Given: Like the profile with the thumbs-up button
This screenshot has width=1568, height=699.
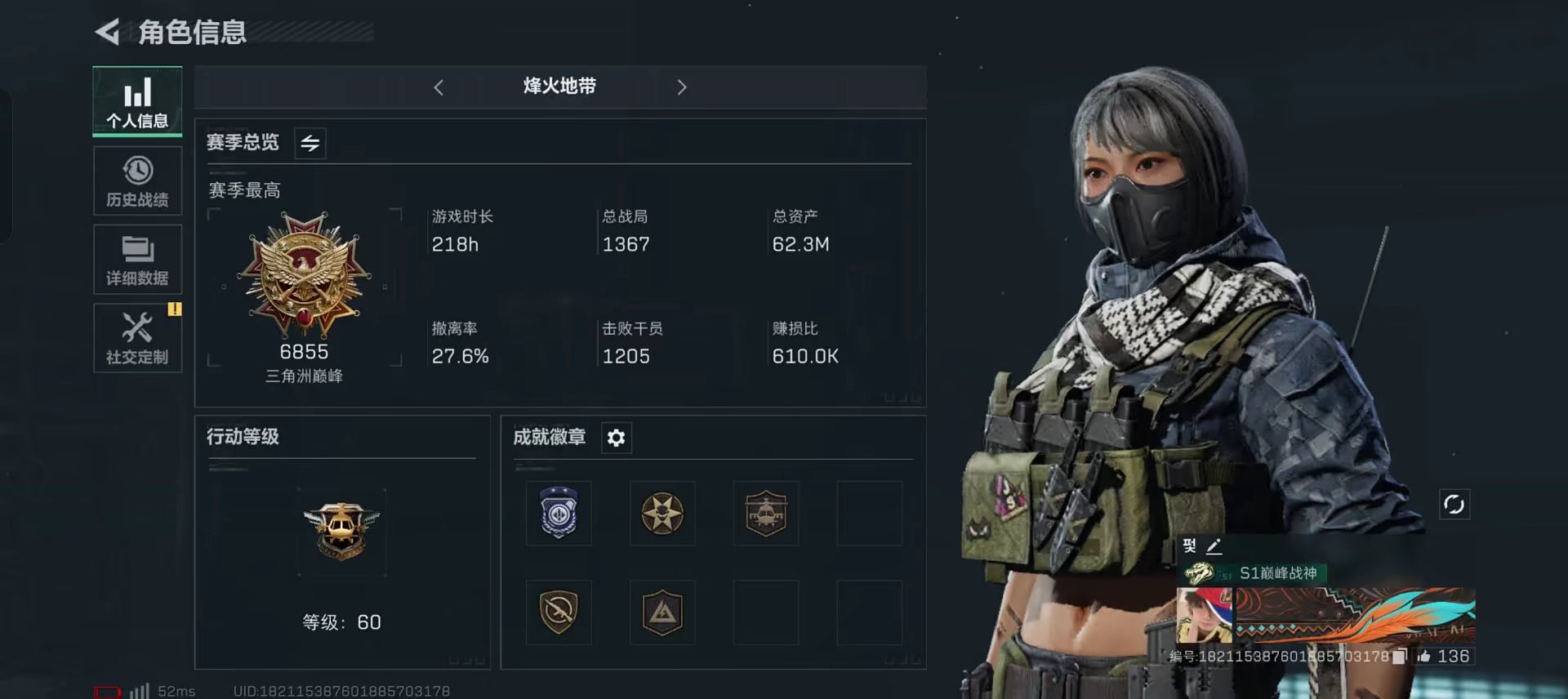Looking at the screenshot, I should pos(1424,656).
